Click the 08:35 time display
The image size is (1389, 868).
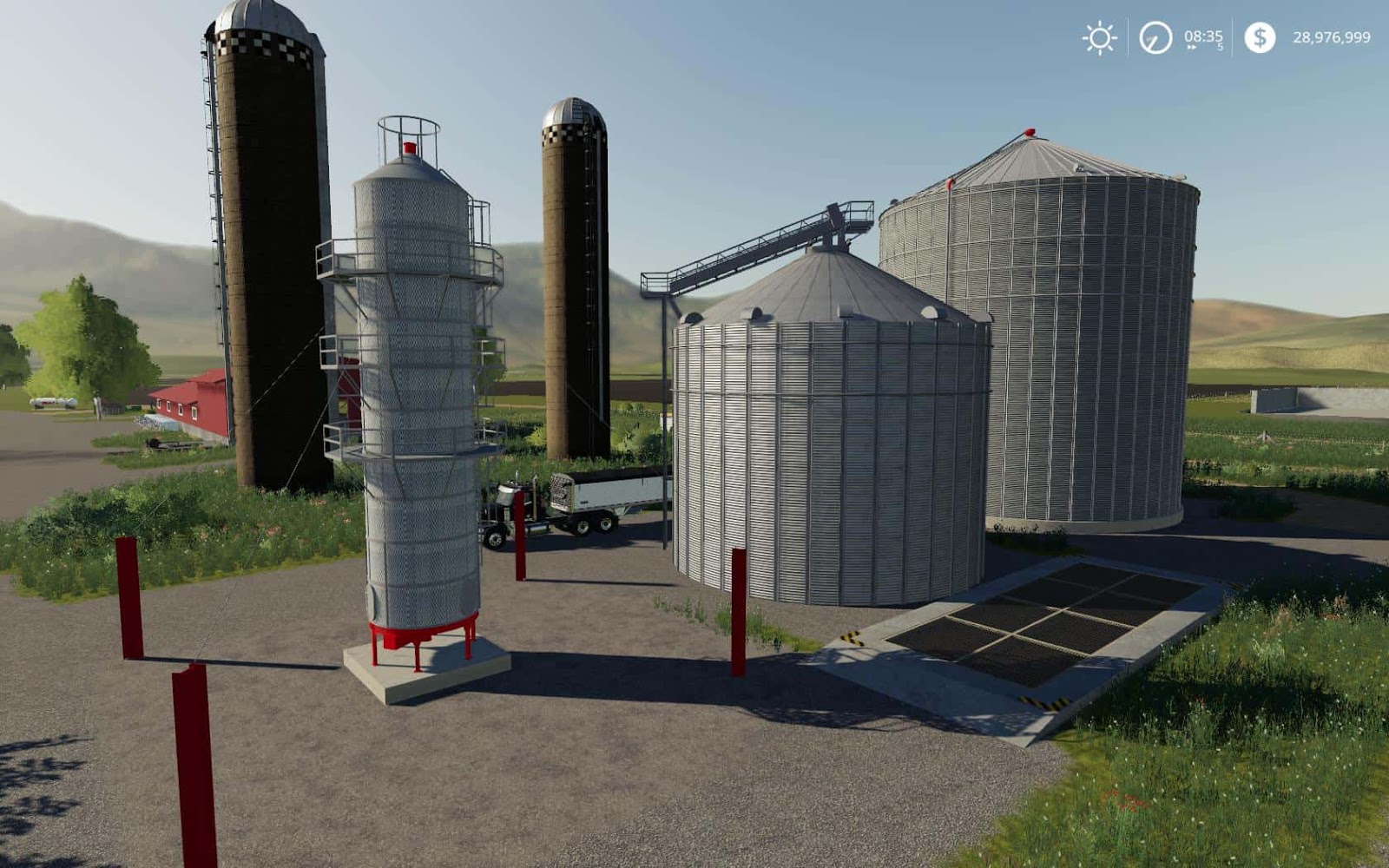[1202, 35]
